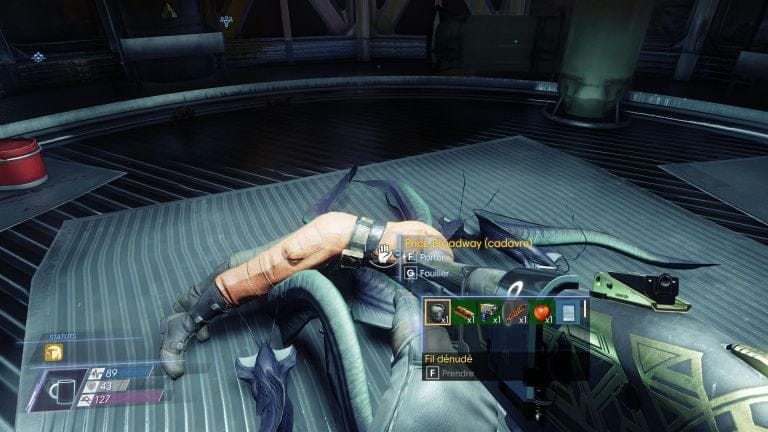The image size is (768, 432).
Task: Select the red wire coil slot
Action: (x=517, y=313)
